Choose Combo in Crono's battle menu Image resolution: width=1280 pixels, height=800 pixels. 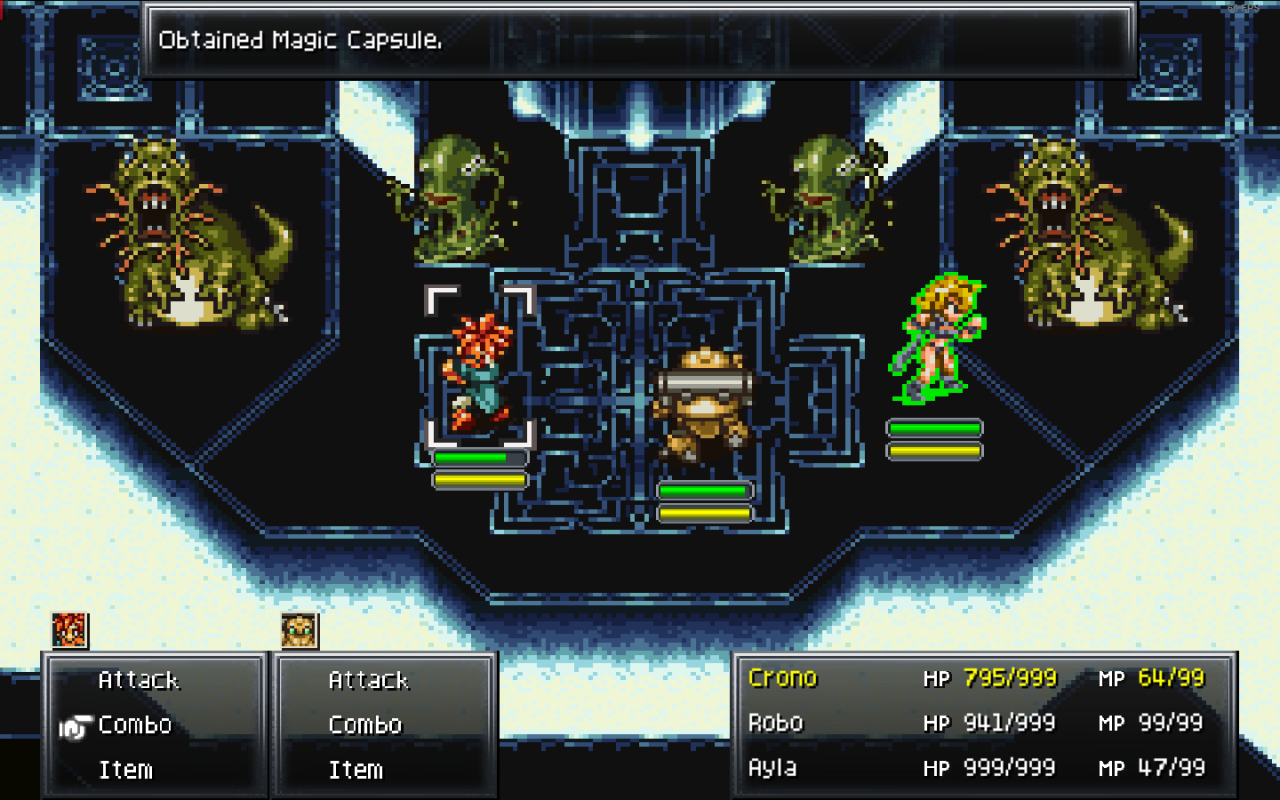point(136,724)
